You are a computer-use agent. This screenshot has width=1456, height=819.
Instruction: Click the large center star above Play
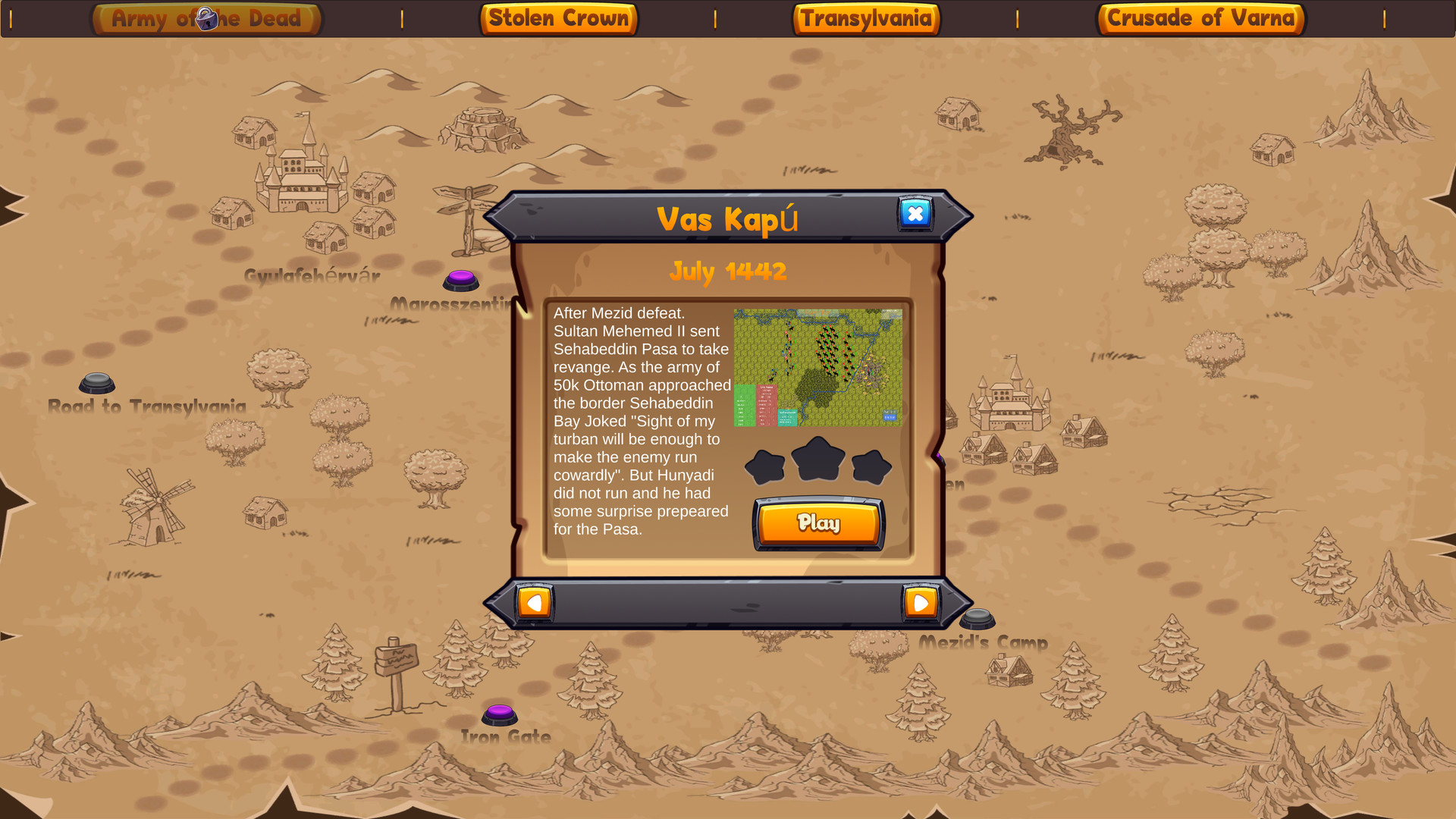tap(818, 460)
